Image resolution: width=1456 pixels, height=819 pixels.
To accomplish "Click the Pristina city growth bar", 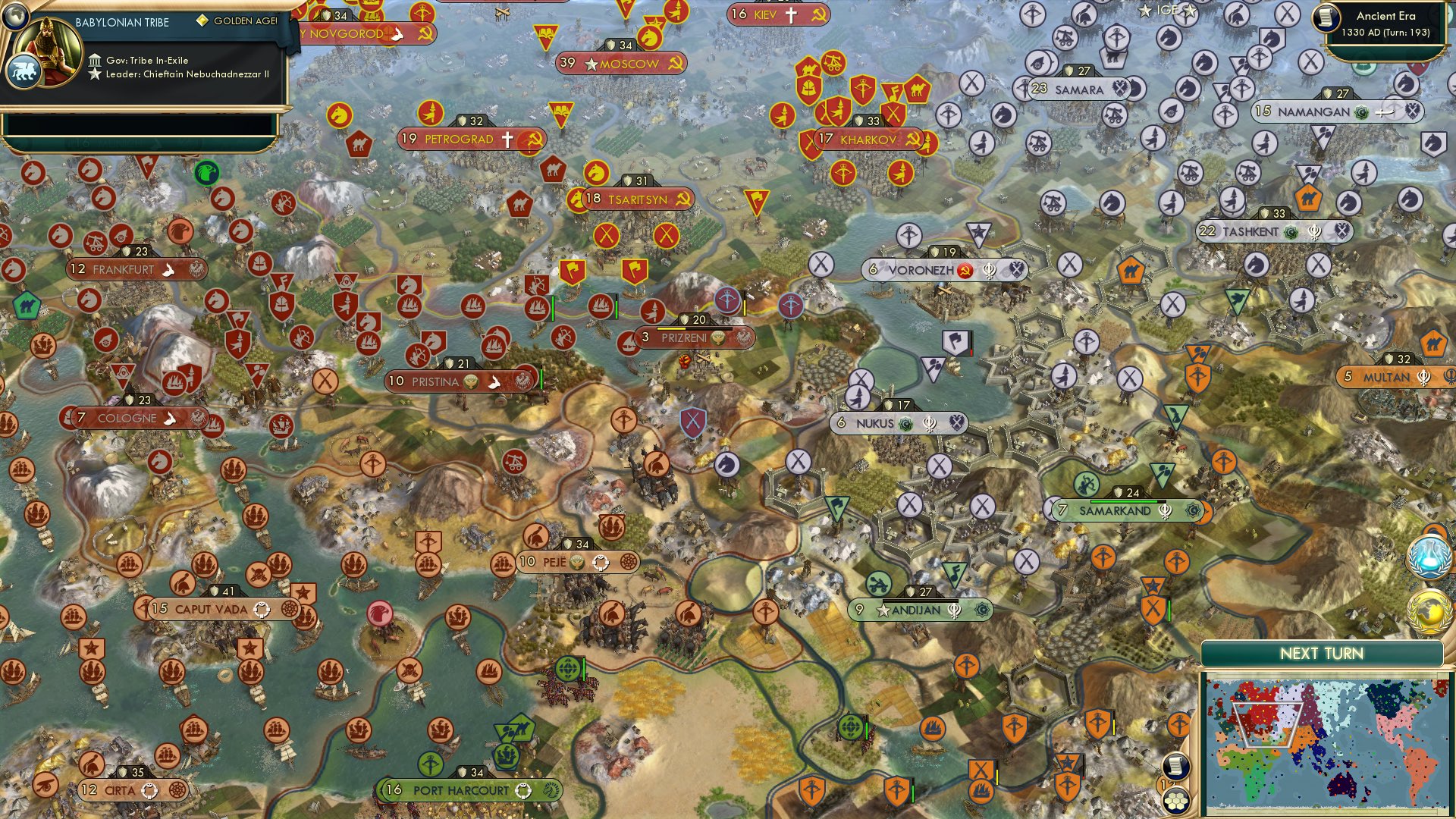I will click(541, 378).
